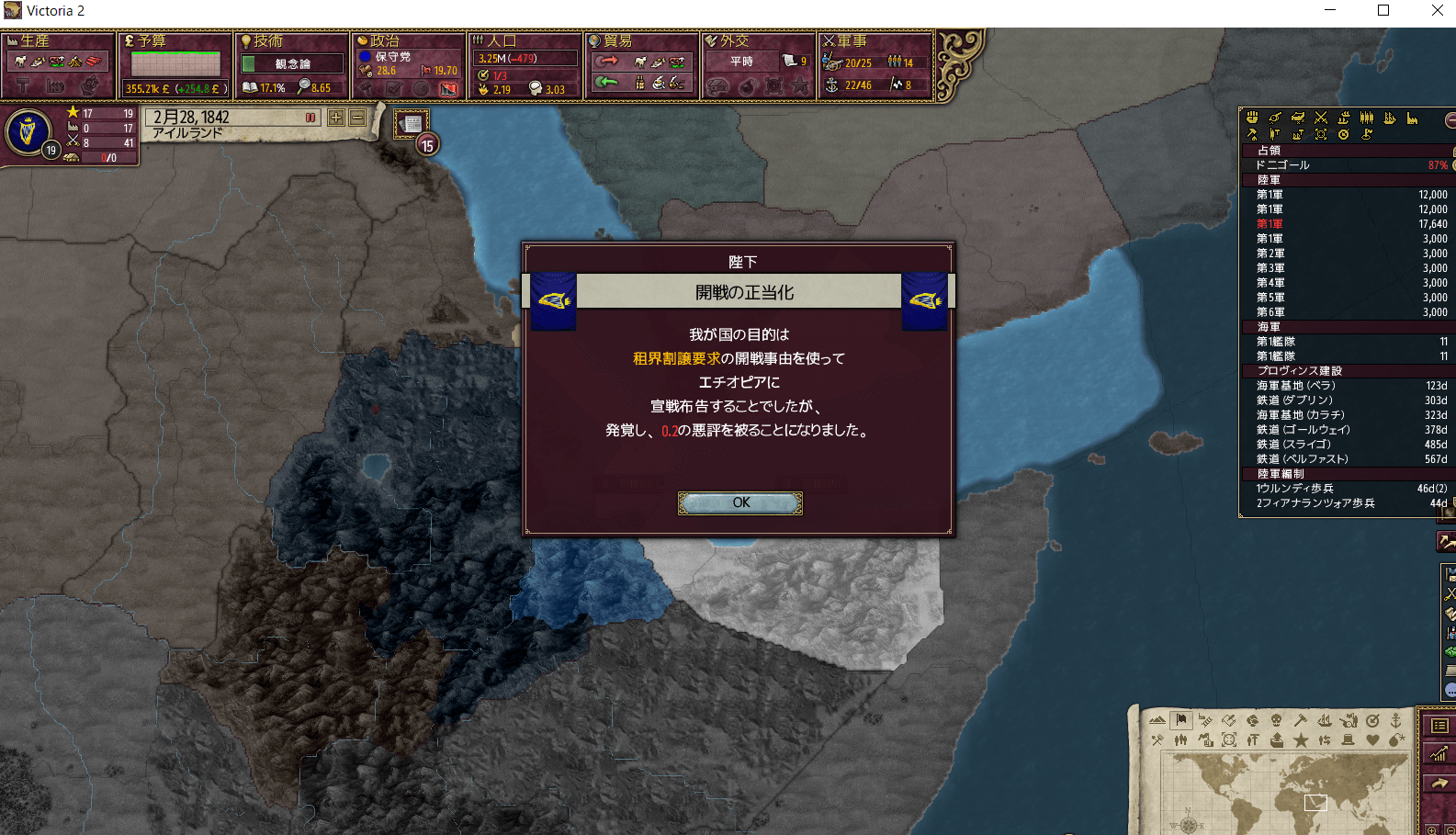Image resolution: width=1456 pixels, height=835 pixels.
Task: Toggle the factory filter in the outliner
Action: click(x=1412, y=118)
